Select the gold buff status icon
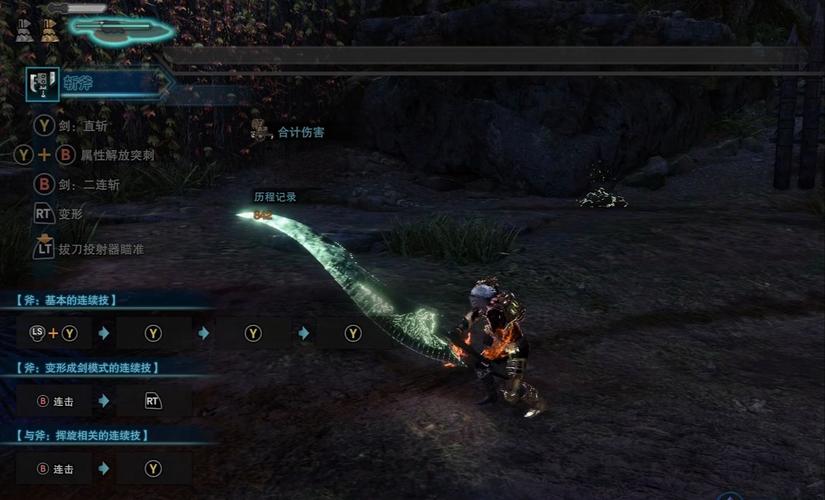 point(48,30)
